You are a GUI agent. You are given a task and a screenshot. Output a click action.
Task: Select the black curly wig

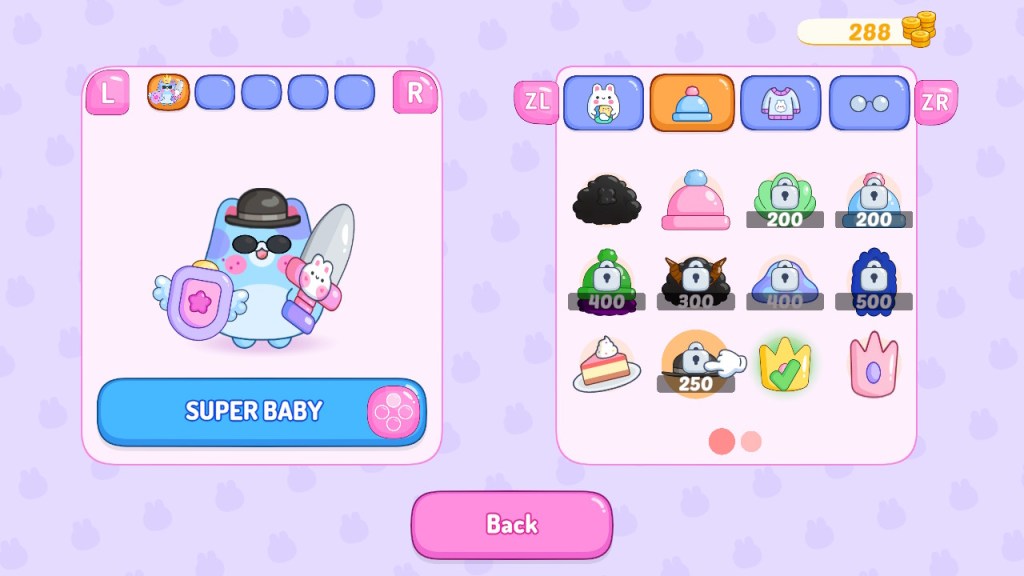click(x=606, y=200)
